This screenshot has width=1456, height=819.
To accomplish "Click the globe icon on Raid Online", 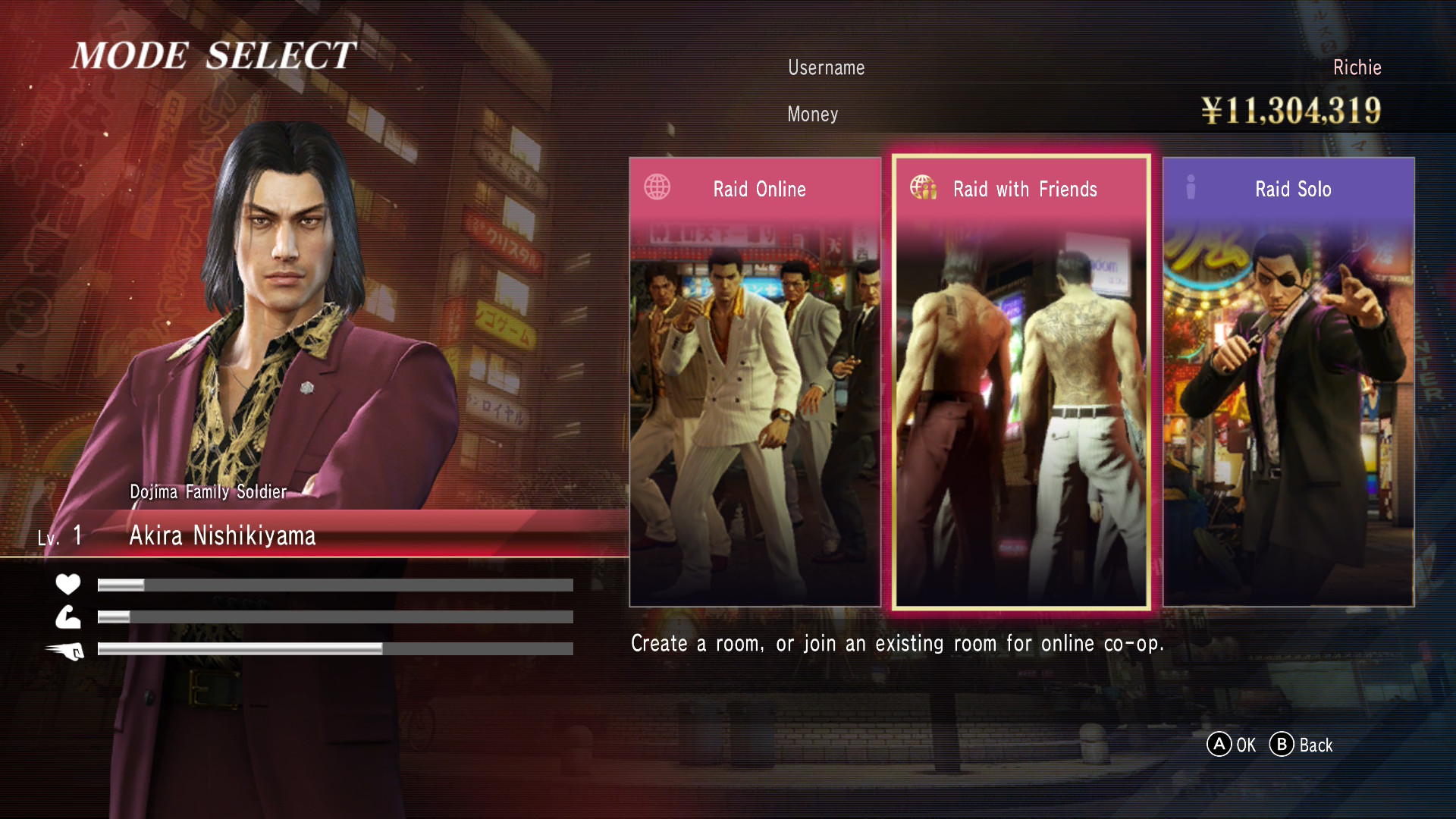I will 657,187.
